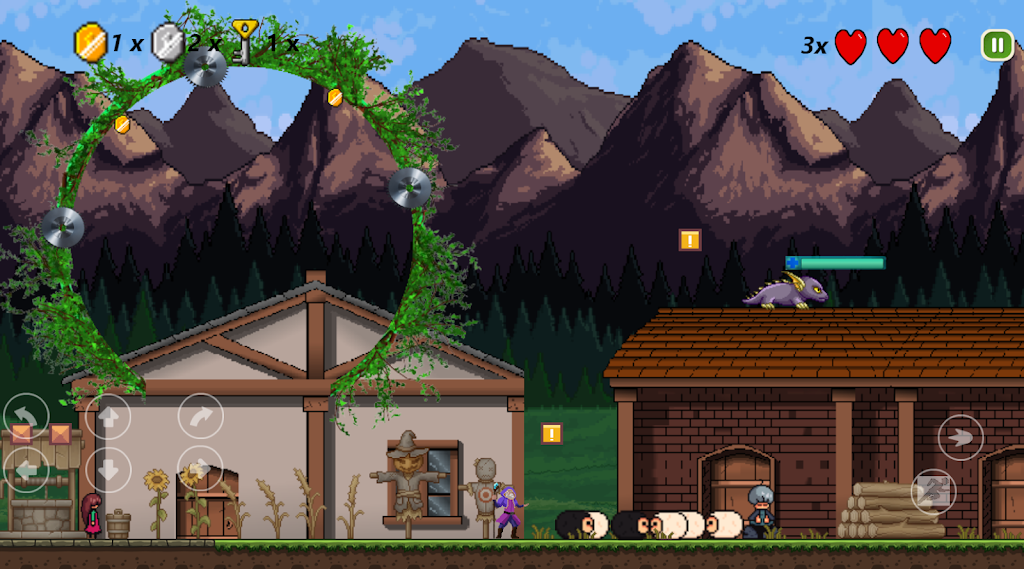The width and height of the screenshot is (1024, 569).
Task: Tap the curved up-right arrow control
Action: pos(200,416)
